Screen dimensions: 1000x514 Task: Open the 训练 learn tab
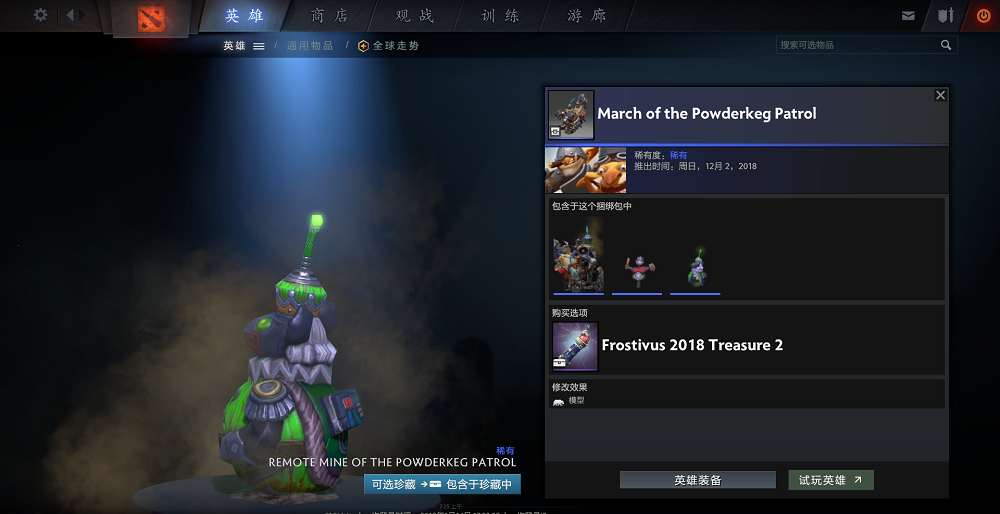click(x=500, y=16)
